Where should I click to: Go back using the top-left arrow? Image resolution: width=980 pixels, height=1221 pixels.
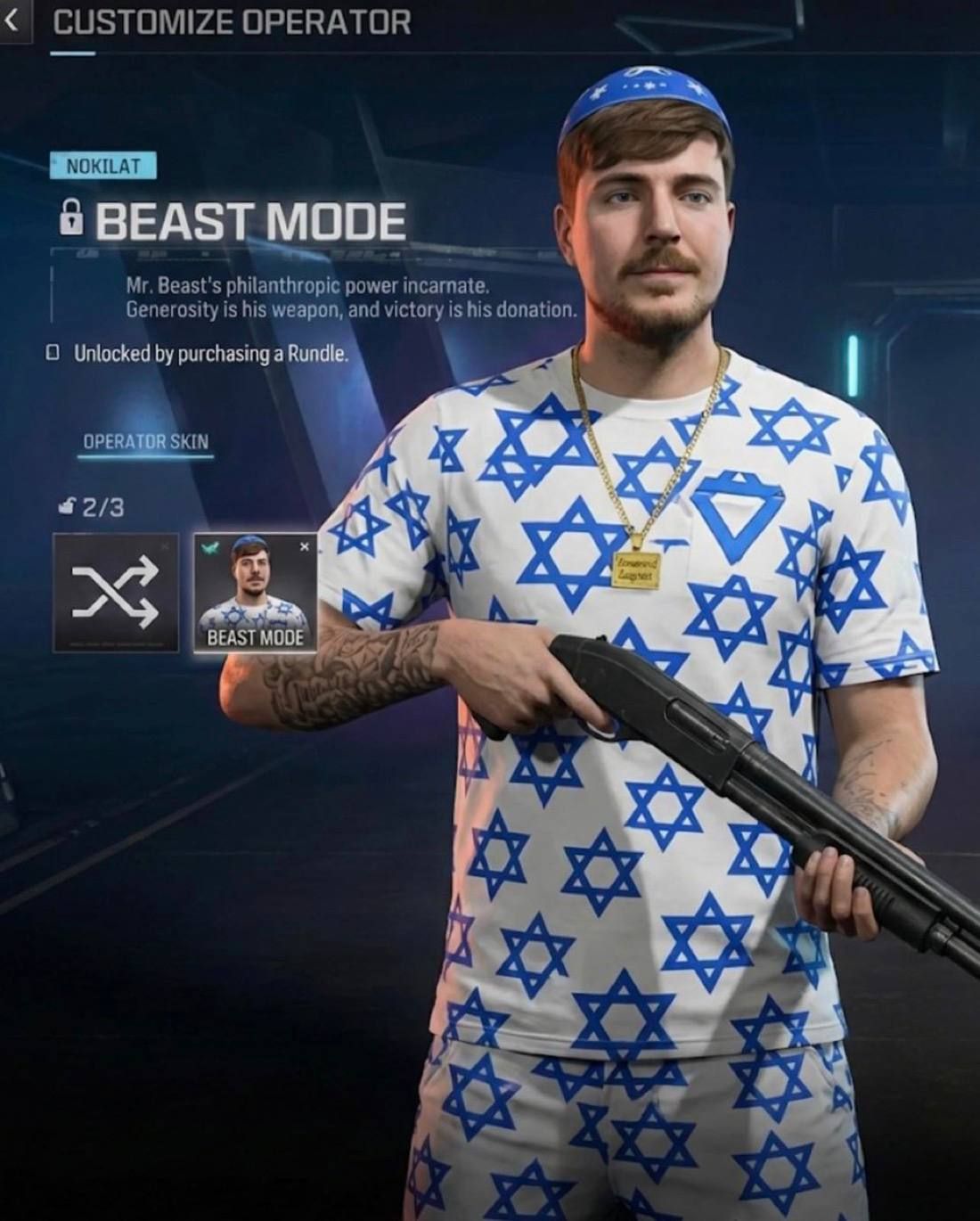click(x=12, y=21)
